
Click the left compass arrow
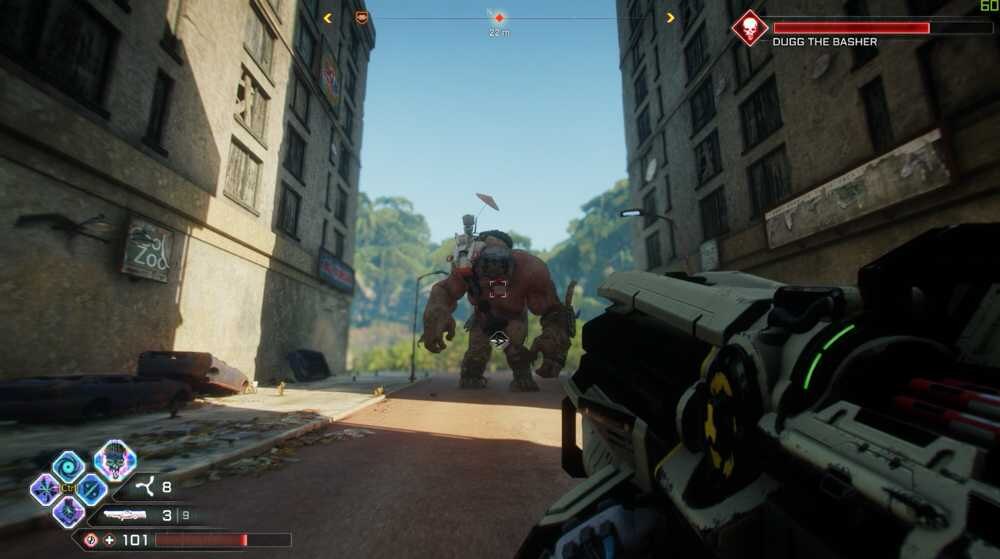pyautogui.click(x=327, y=17)
